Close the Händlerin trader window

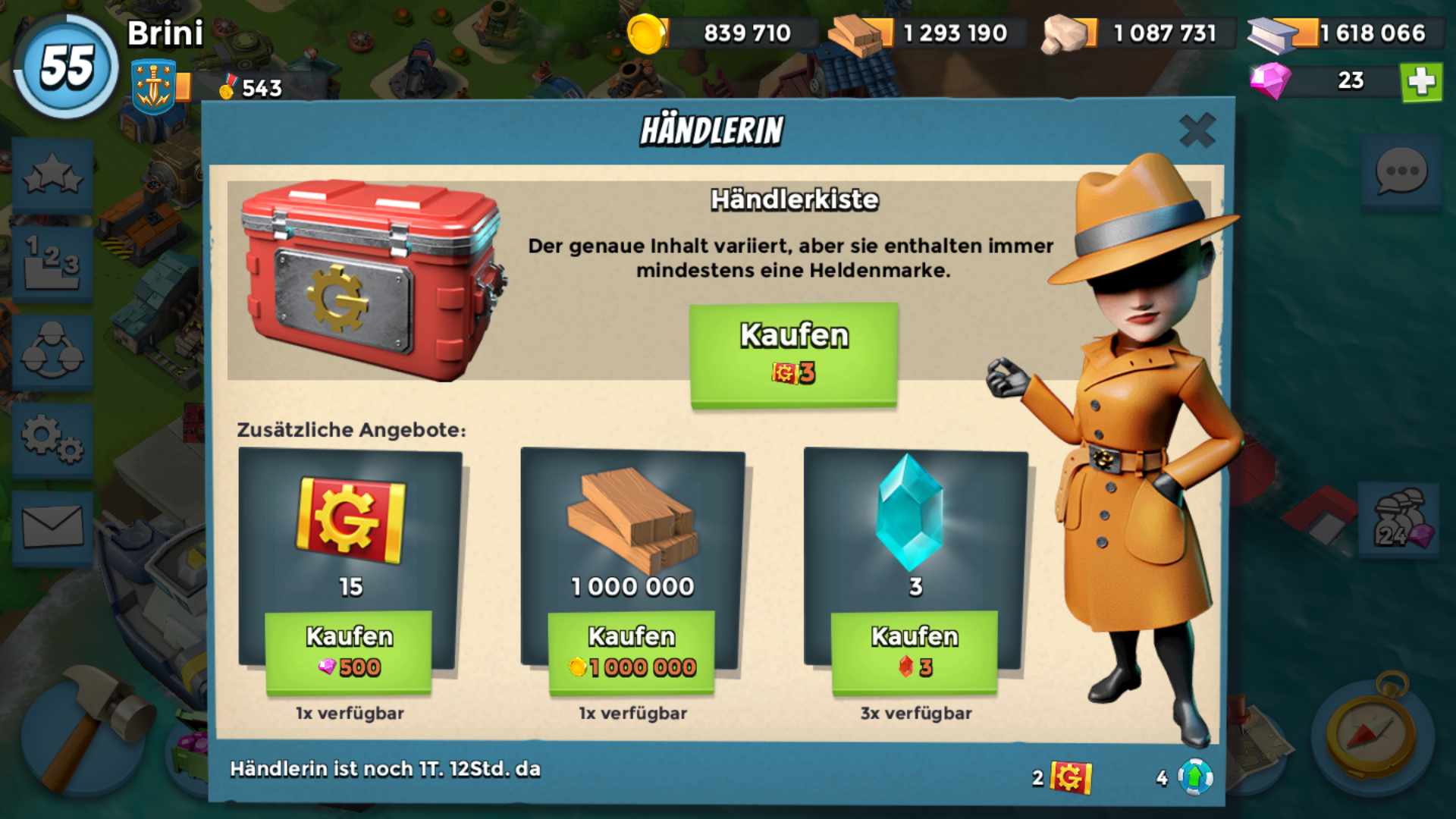(x=1197, y=130)
